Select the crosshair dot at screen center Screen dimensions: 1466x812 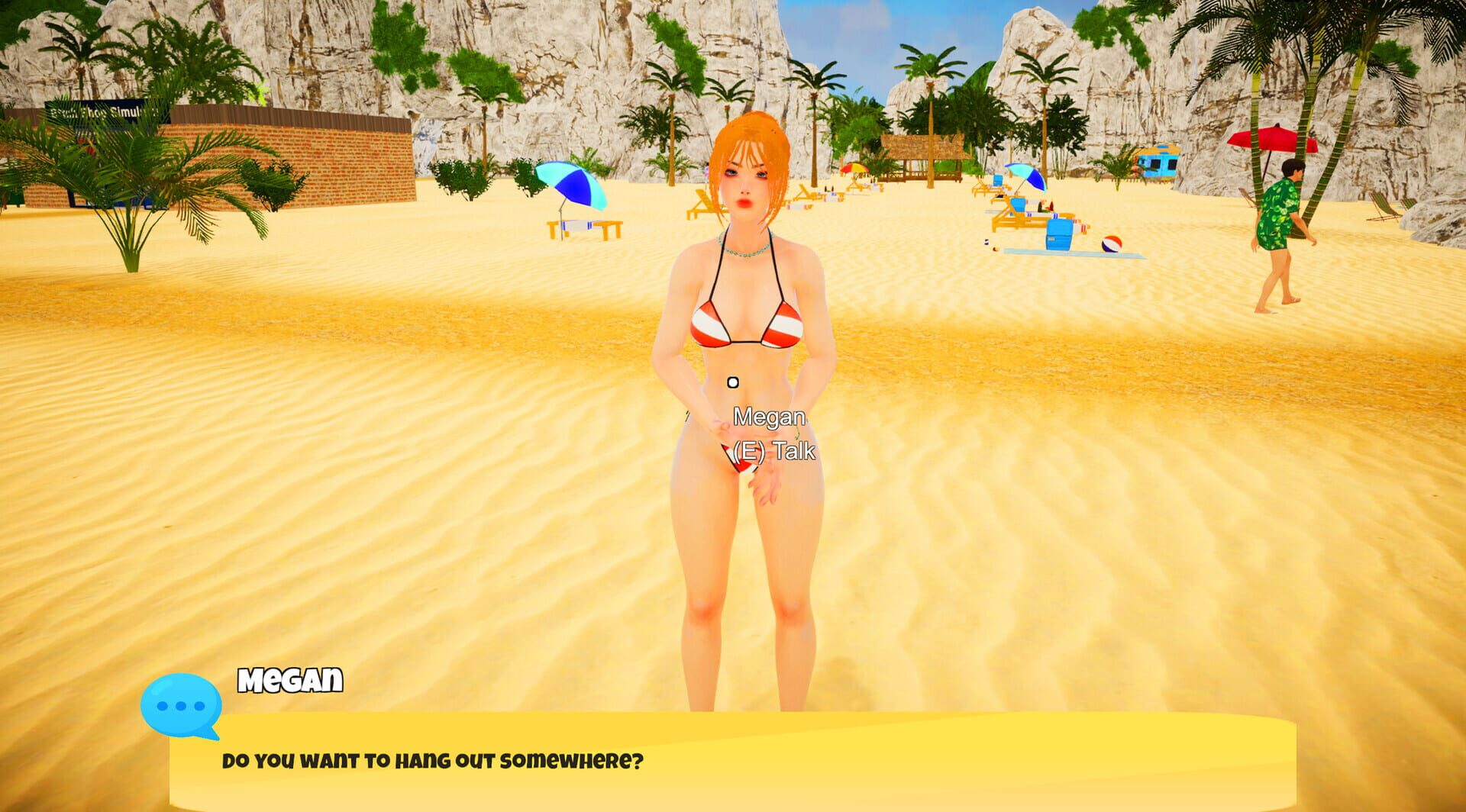[732, 382]
